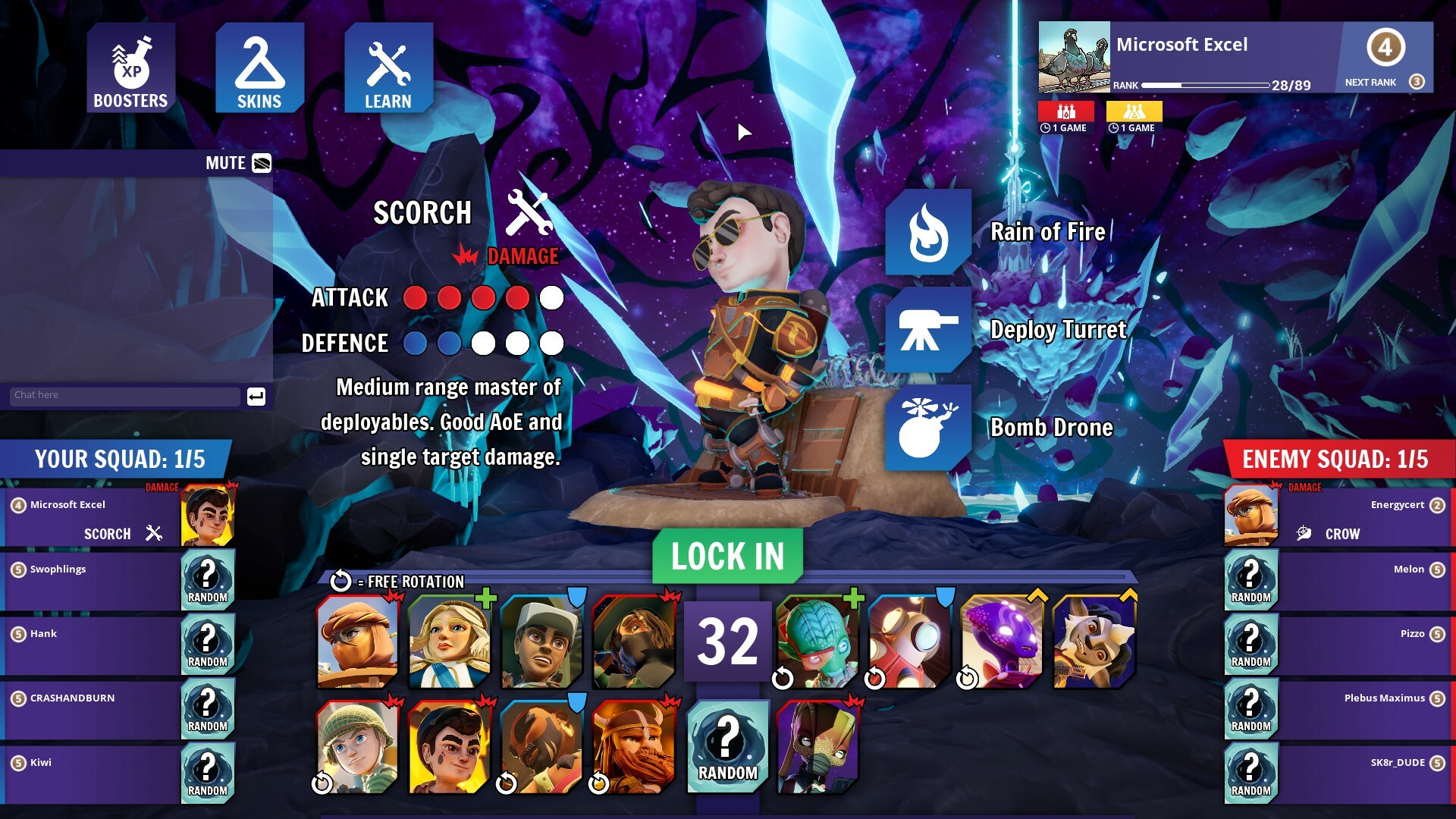Open the Rain of Fire ability details

(929, 233)
